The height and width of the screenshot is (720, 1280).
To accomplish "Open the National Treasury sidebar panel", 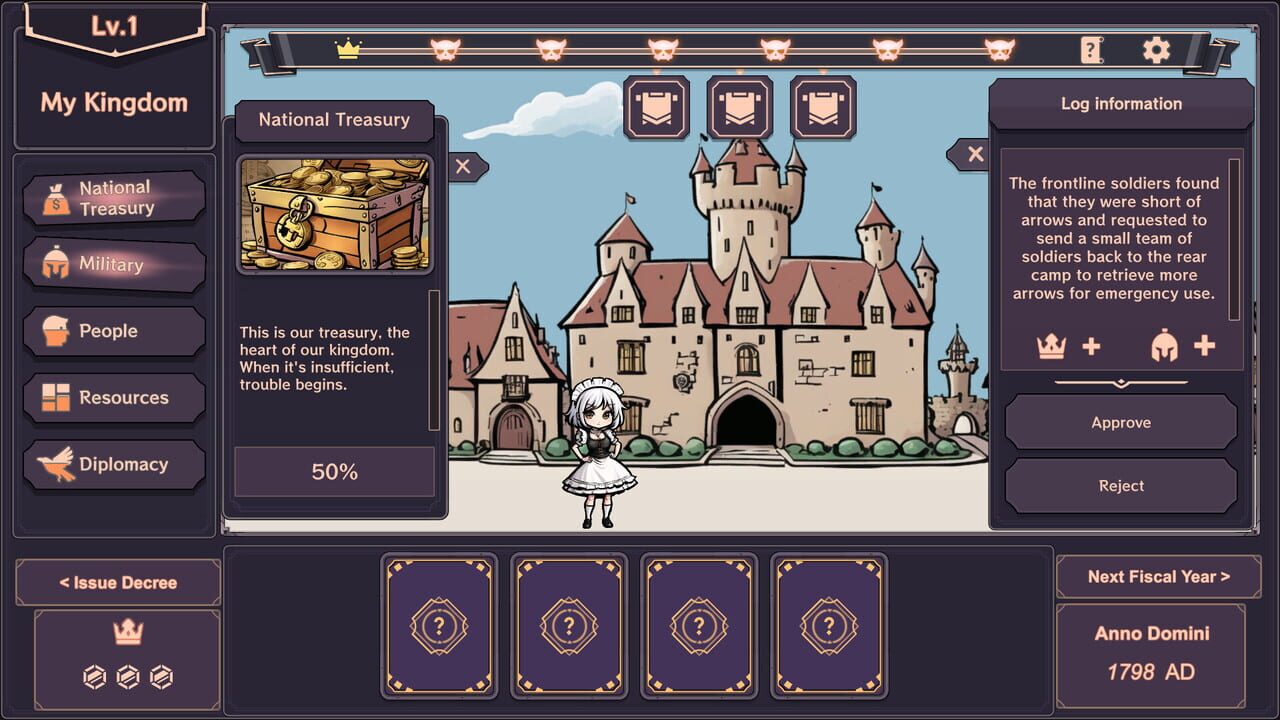I will tap(114, 197).
